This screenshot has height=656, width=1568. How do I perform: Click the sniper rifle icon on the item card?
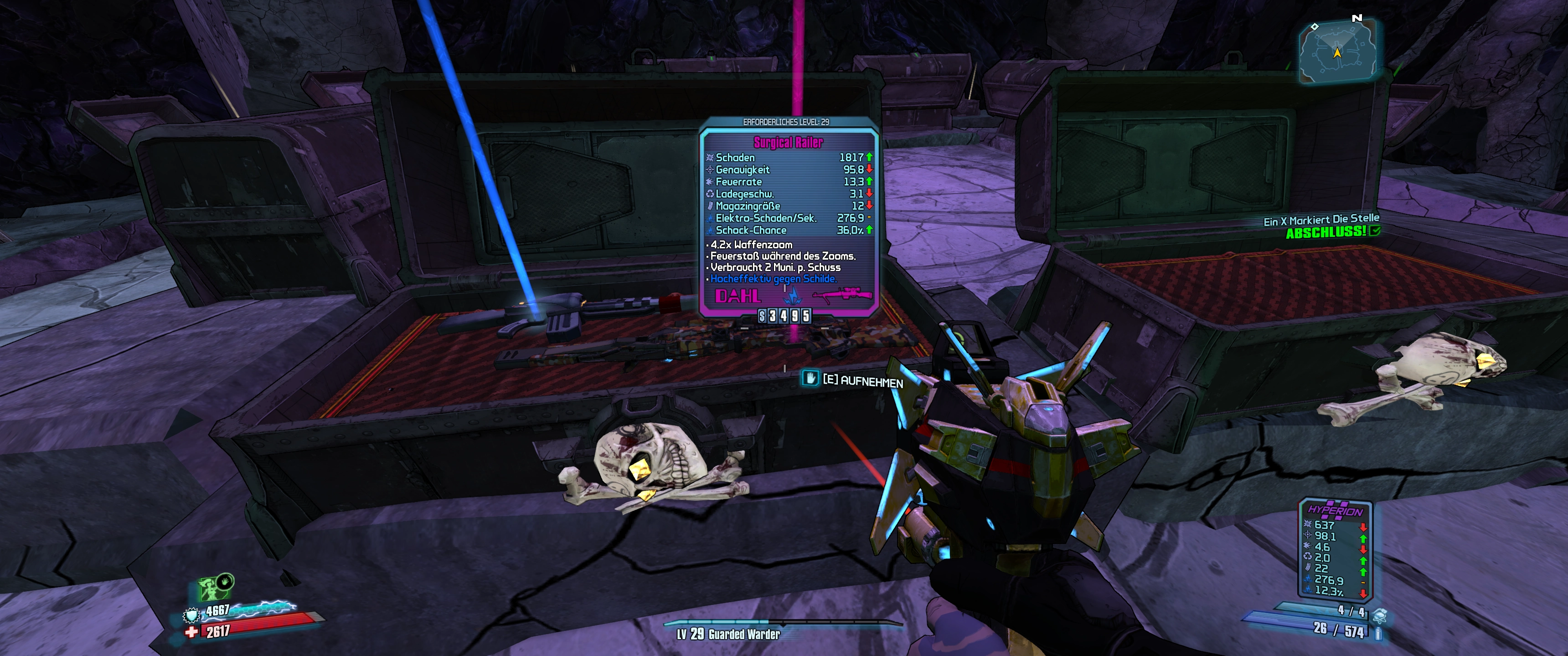pyautogui.click(x=841, y=297)
